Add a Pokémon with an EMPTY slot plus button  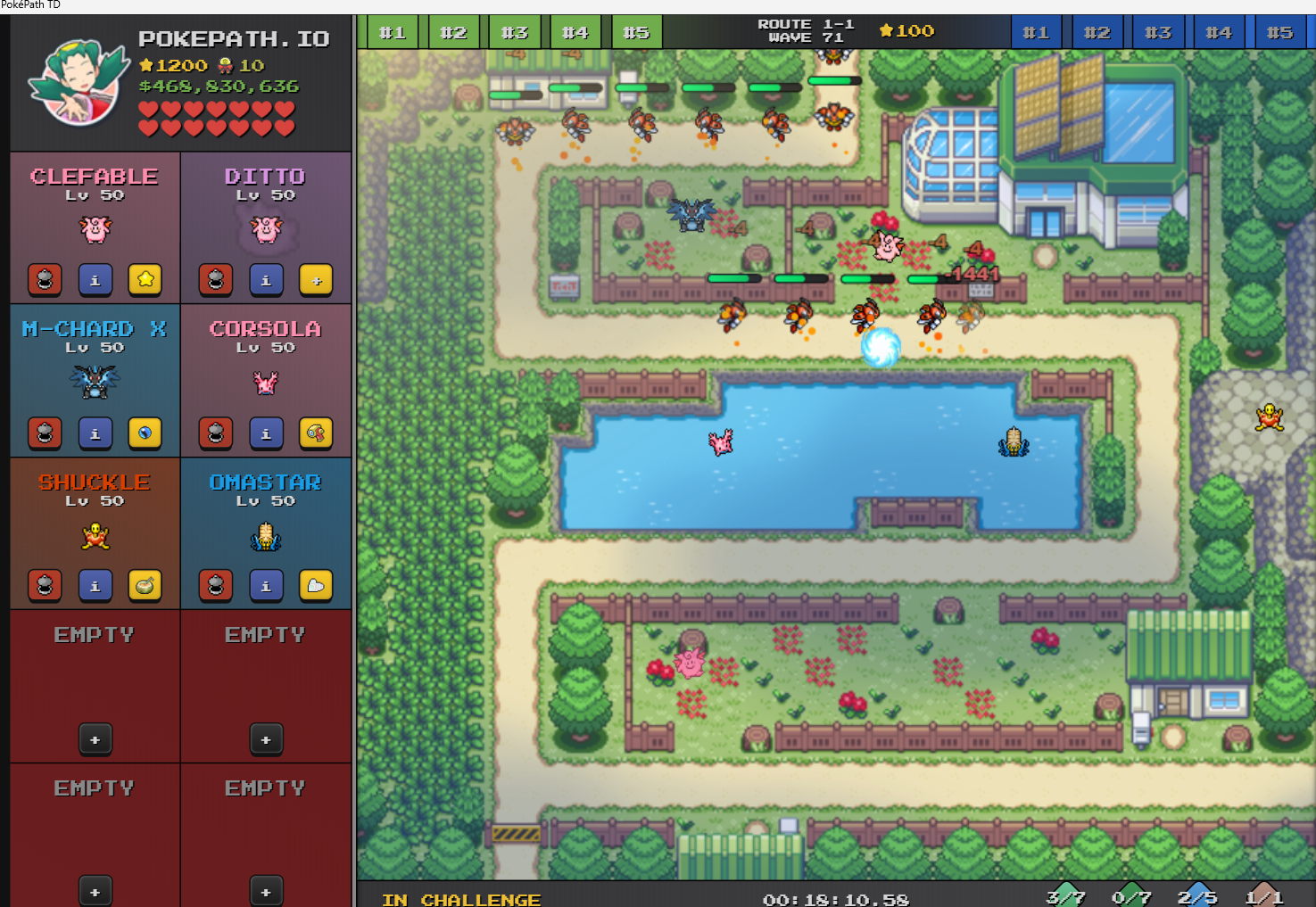point(95,739)
